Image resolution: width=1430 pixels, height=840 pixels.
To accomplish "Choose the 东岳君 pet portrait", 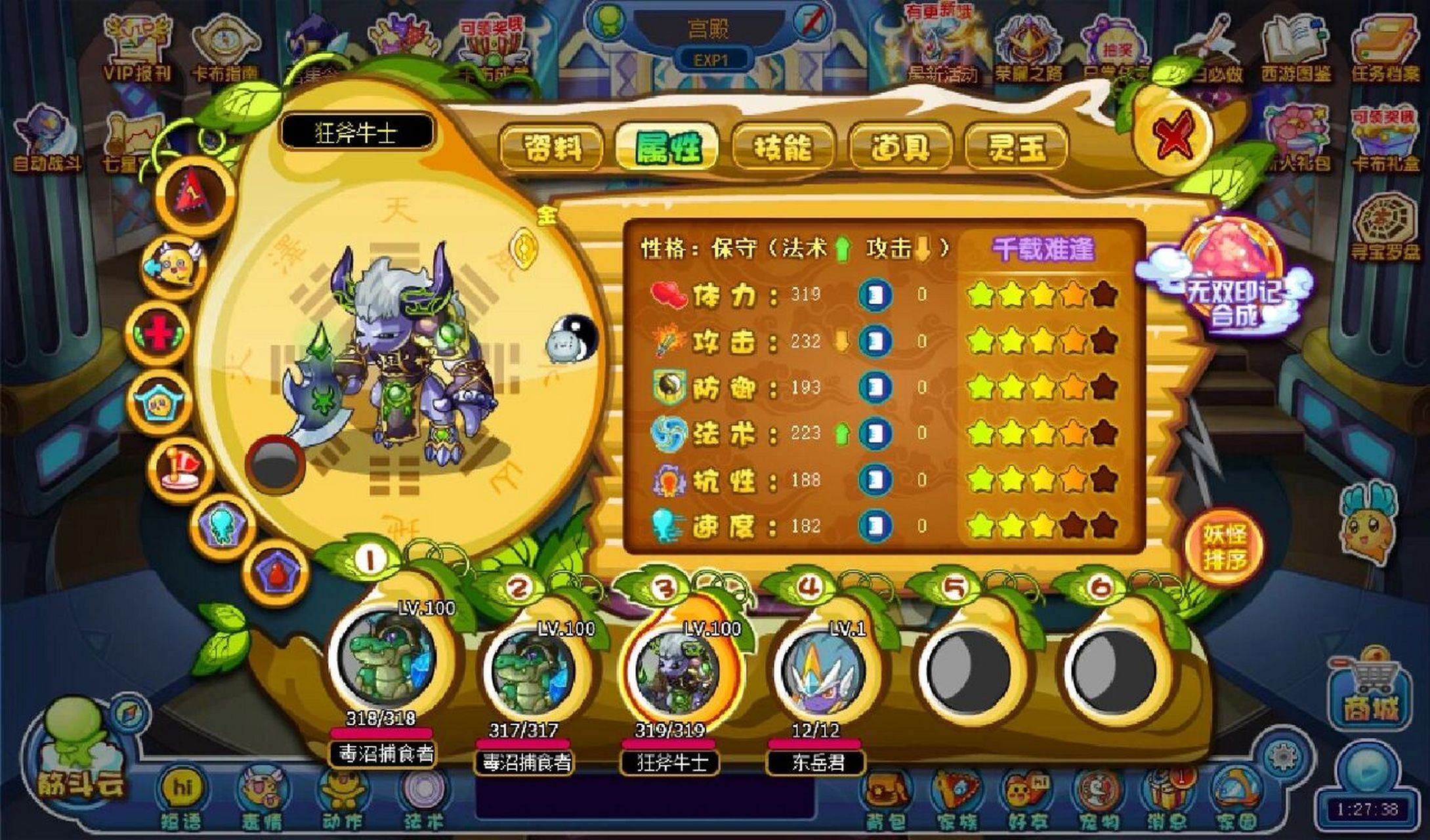I will click(818, 669).
